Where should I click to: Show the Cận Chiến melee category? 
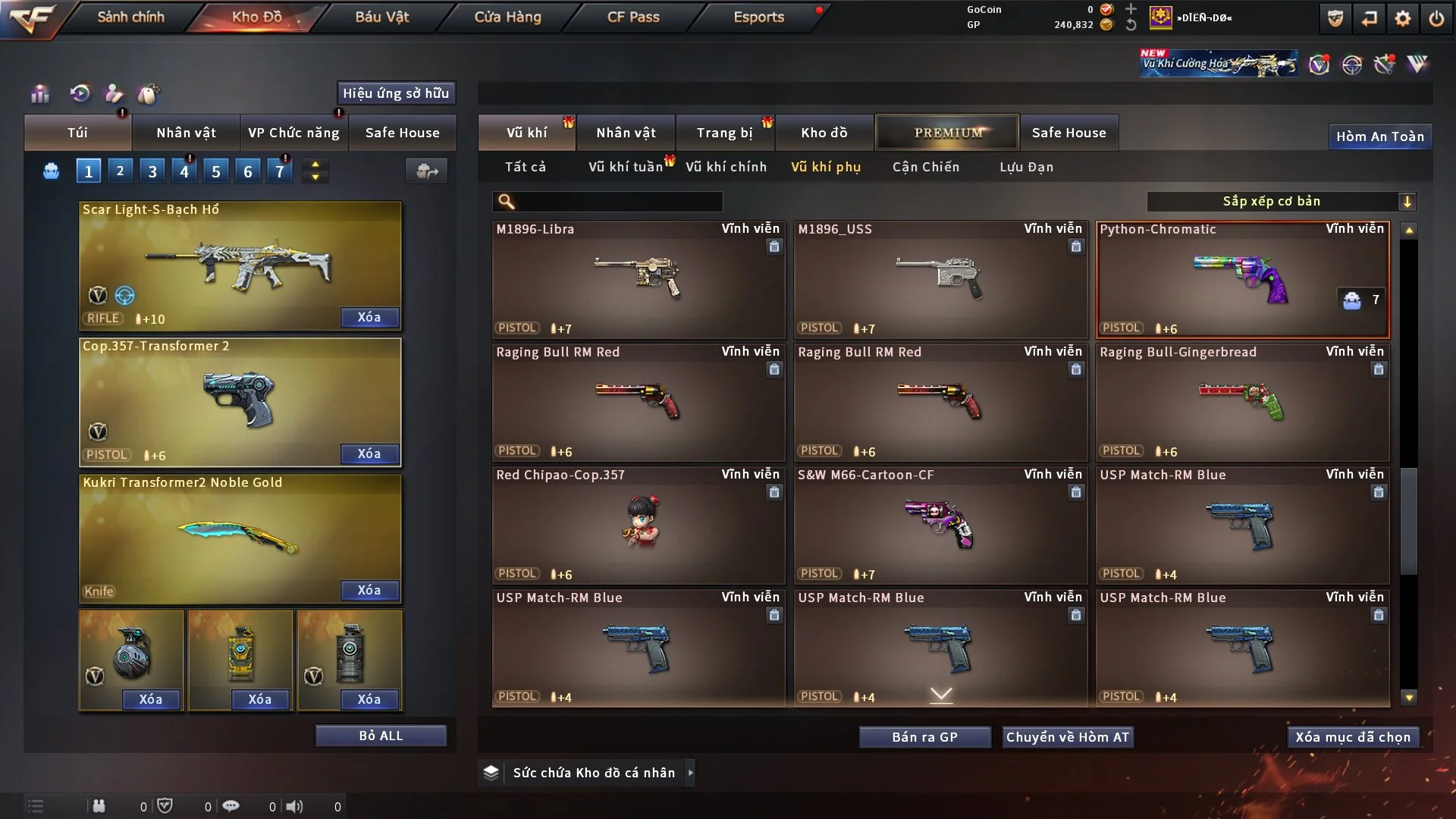point(926,167)
